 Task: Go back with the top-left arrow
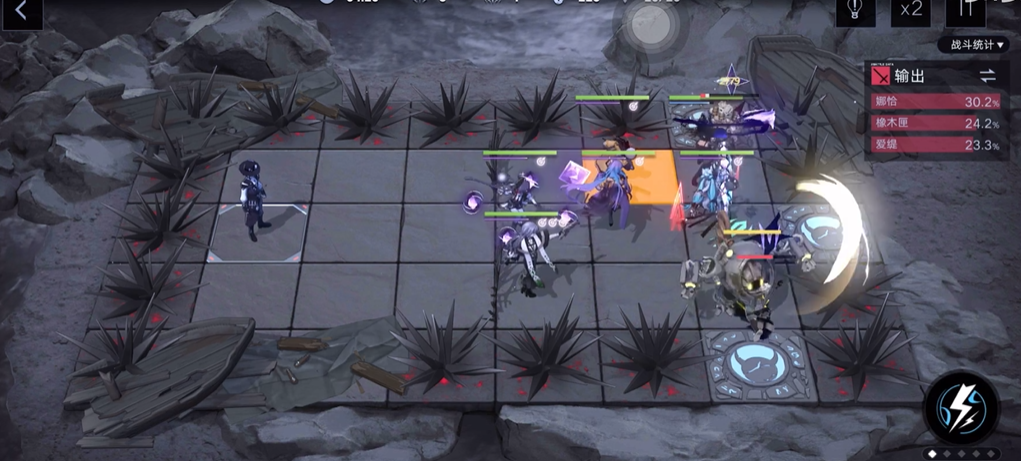pyautogui.click(x=21, y=12)
